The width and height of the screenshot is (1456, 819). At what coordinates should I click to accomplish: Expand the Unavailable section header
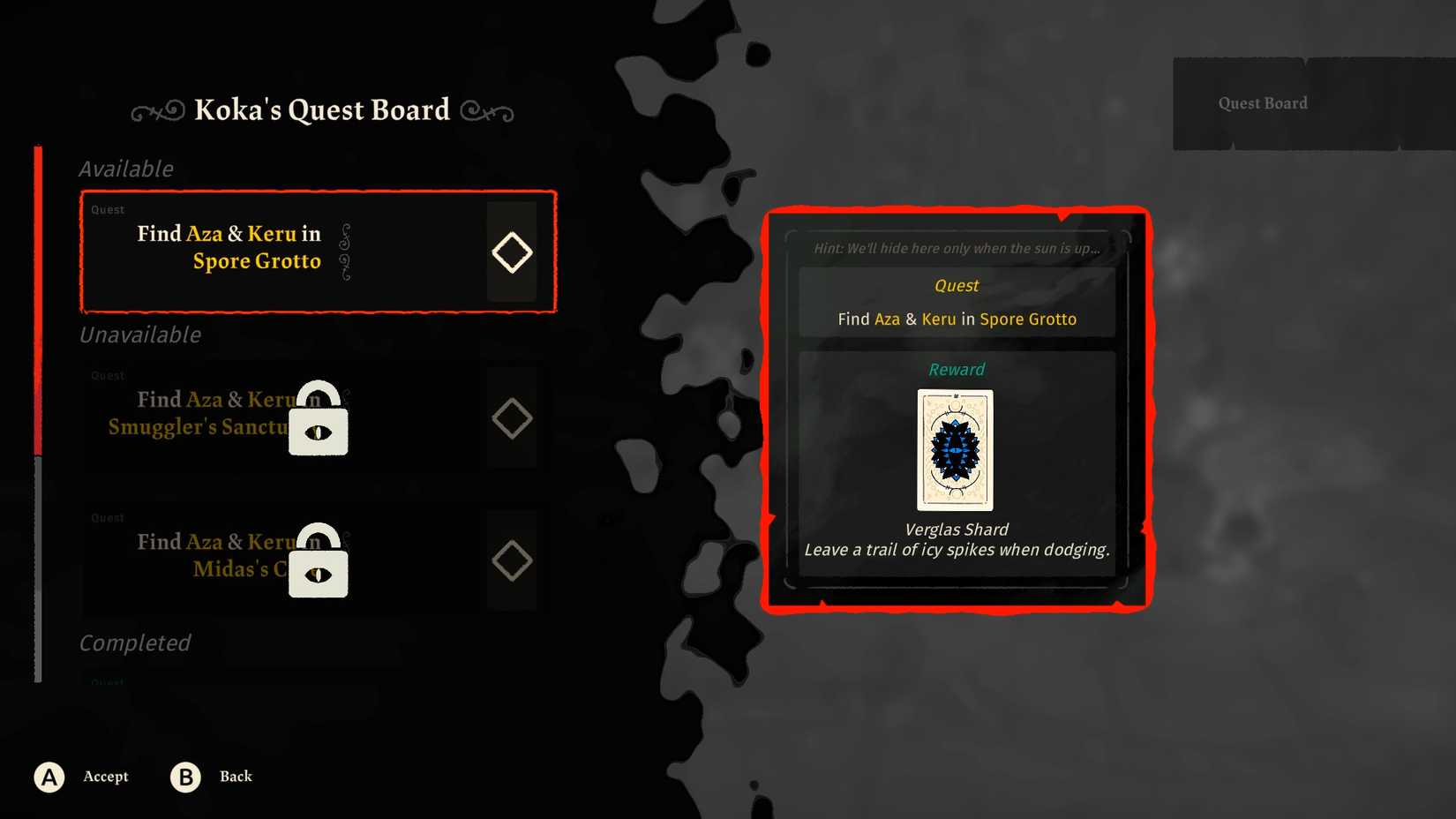pyautogui.click(x=138, y=335)
